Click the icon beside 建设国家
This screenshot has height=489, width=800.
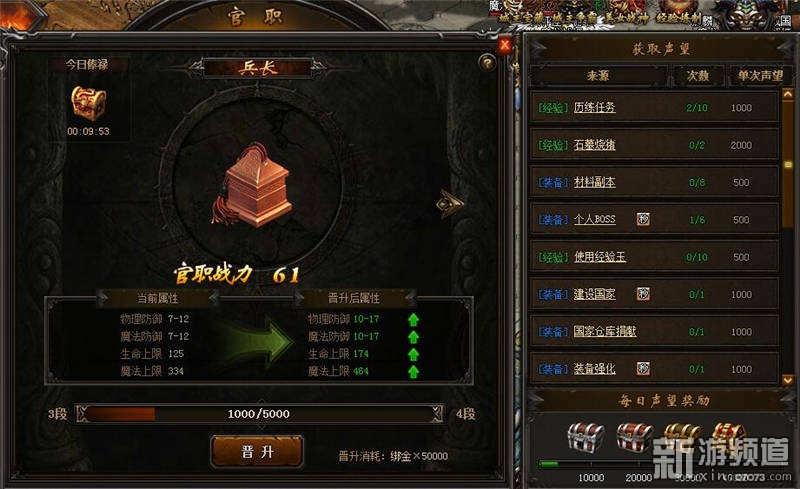(643, 295)
